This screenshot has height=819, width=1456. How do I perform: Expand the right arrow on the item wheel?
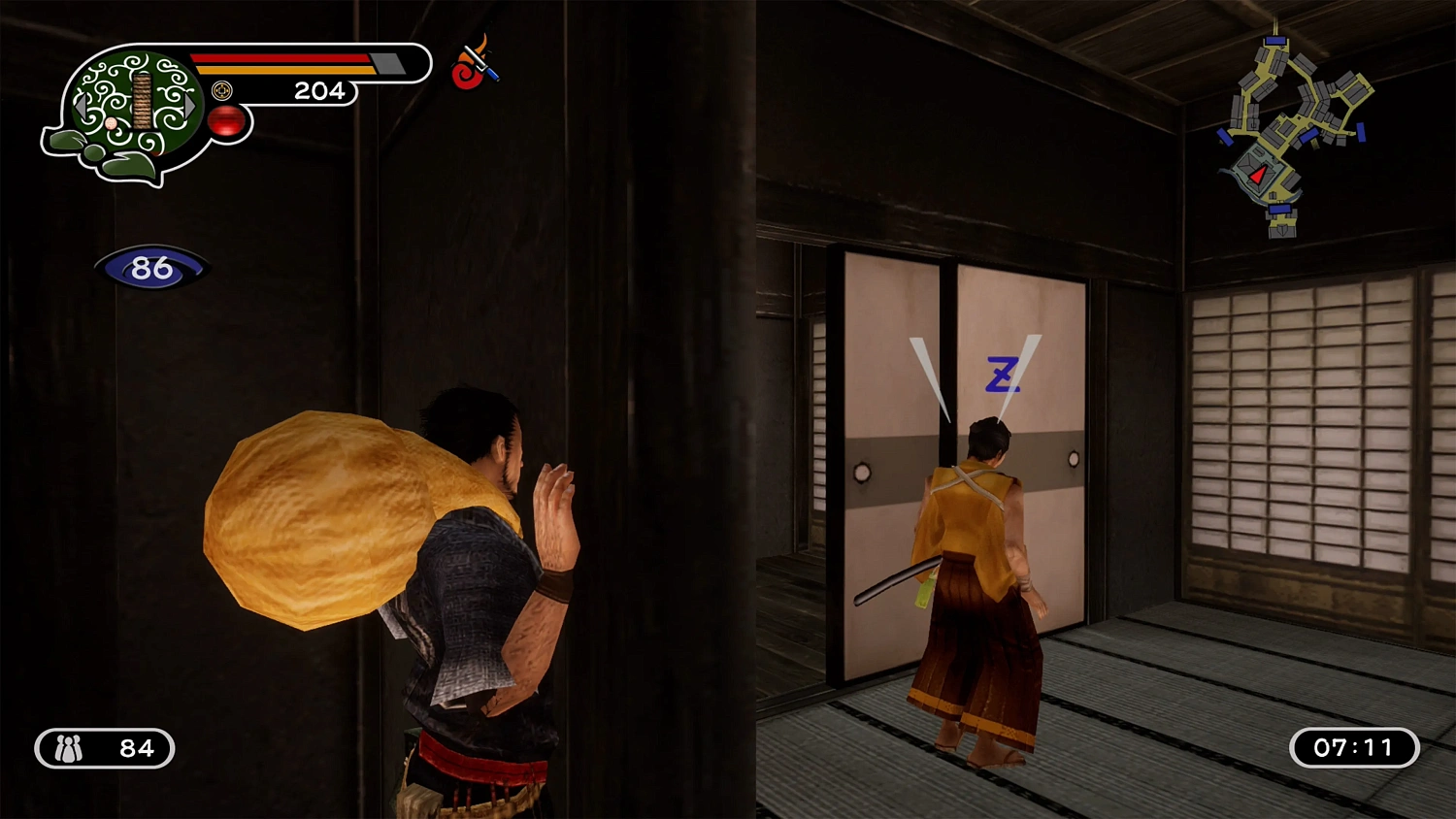[x=188, y=105]
